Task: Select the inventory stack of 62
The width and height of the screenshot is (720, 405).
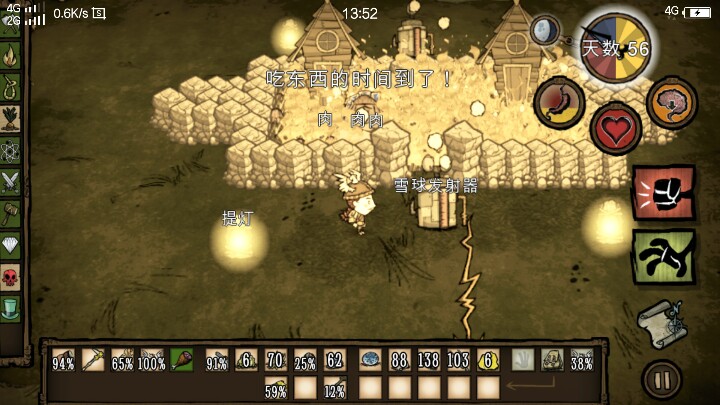Action: (335, 359)
